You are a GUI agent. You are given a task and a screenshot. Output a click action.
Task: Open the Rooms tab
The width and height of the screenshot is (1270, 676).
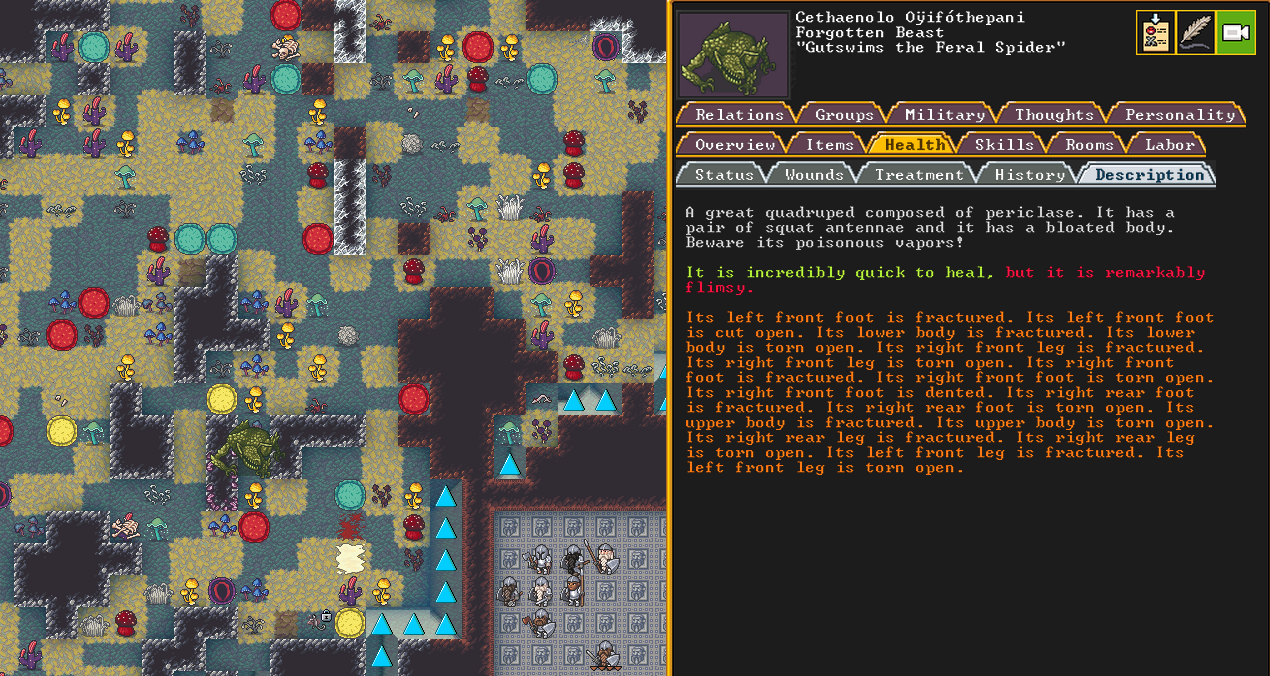1089,145
